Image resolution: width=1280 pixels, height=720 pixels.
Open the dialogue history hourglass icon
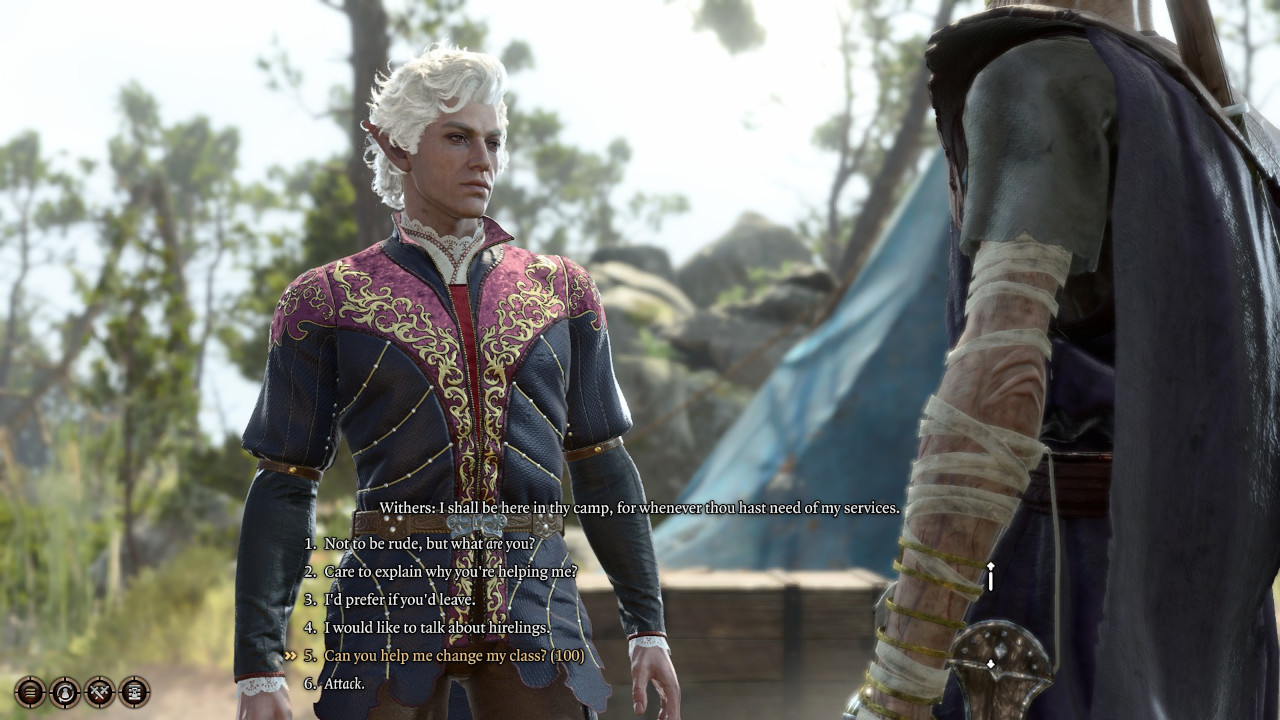(134, 691)
